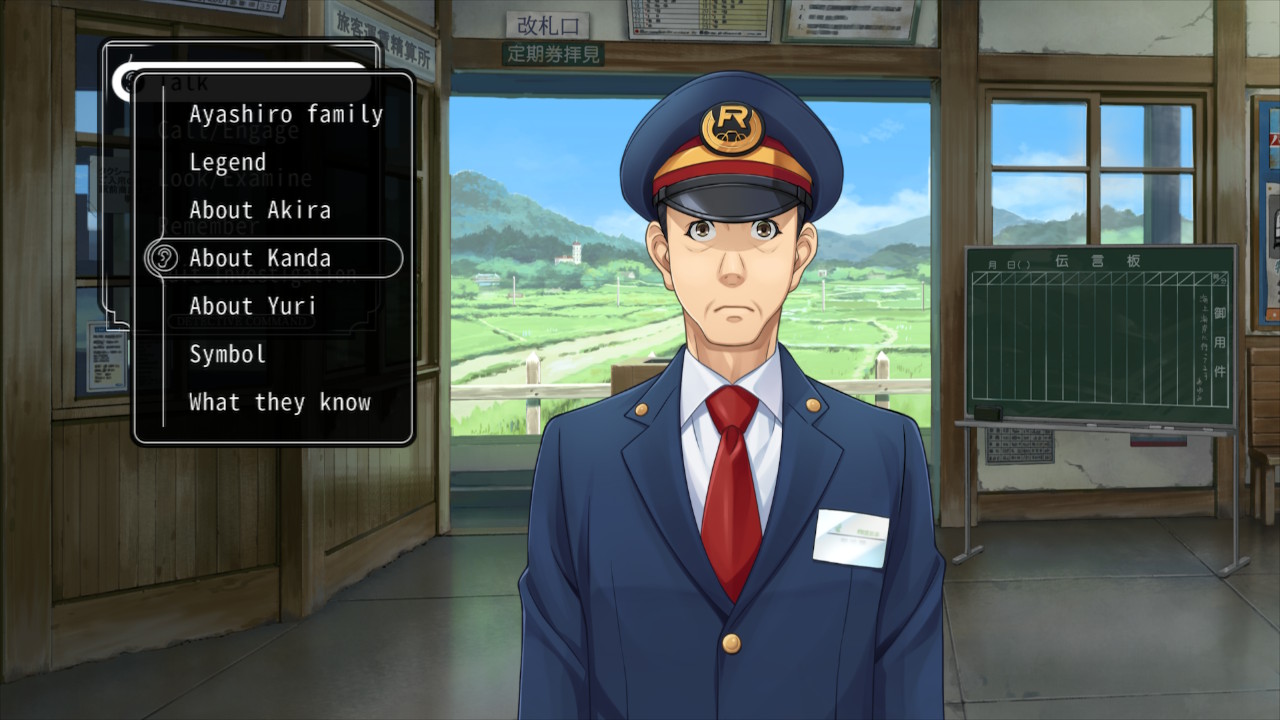Click the Remember command in the background menu
Image resolution: width=1280 pixels, height=720 pixels.
[209, 225]
